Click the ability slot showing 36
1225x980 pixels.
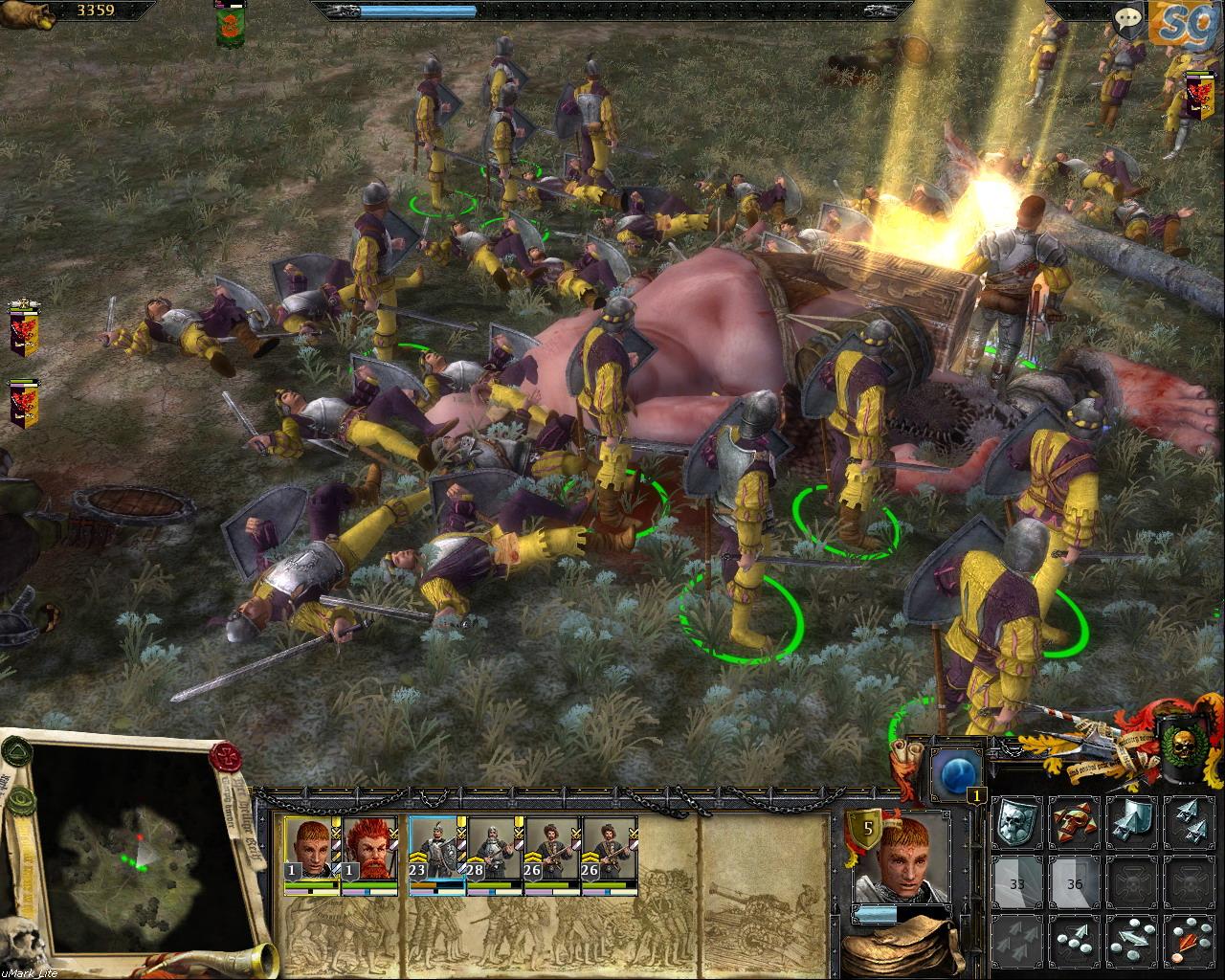[1074, 880]
